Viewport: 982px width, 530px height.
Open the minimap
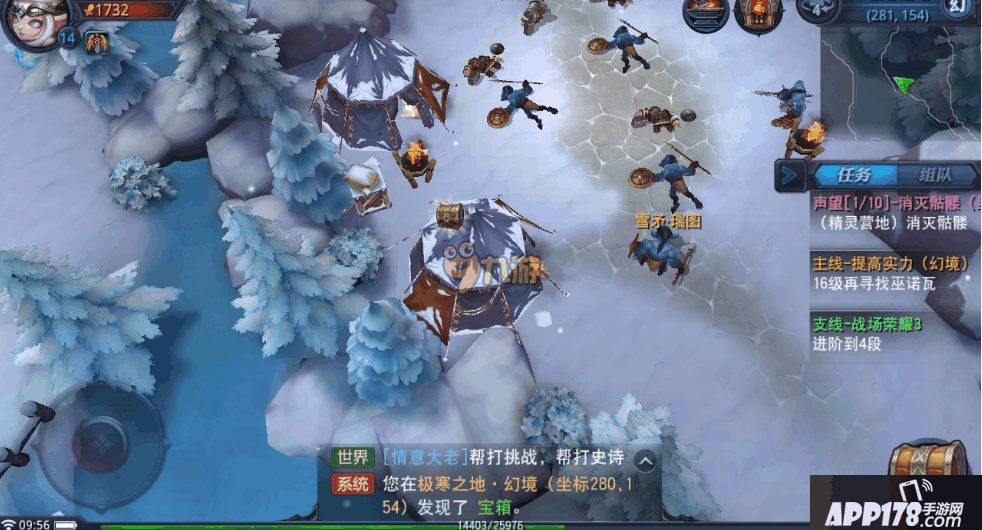tap(900, 90)
